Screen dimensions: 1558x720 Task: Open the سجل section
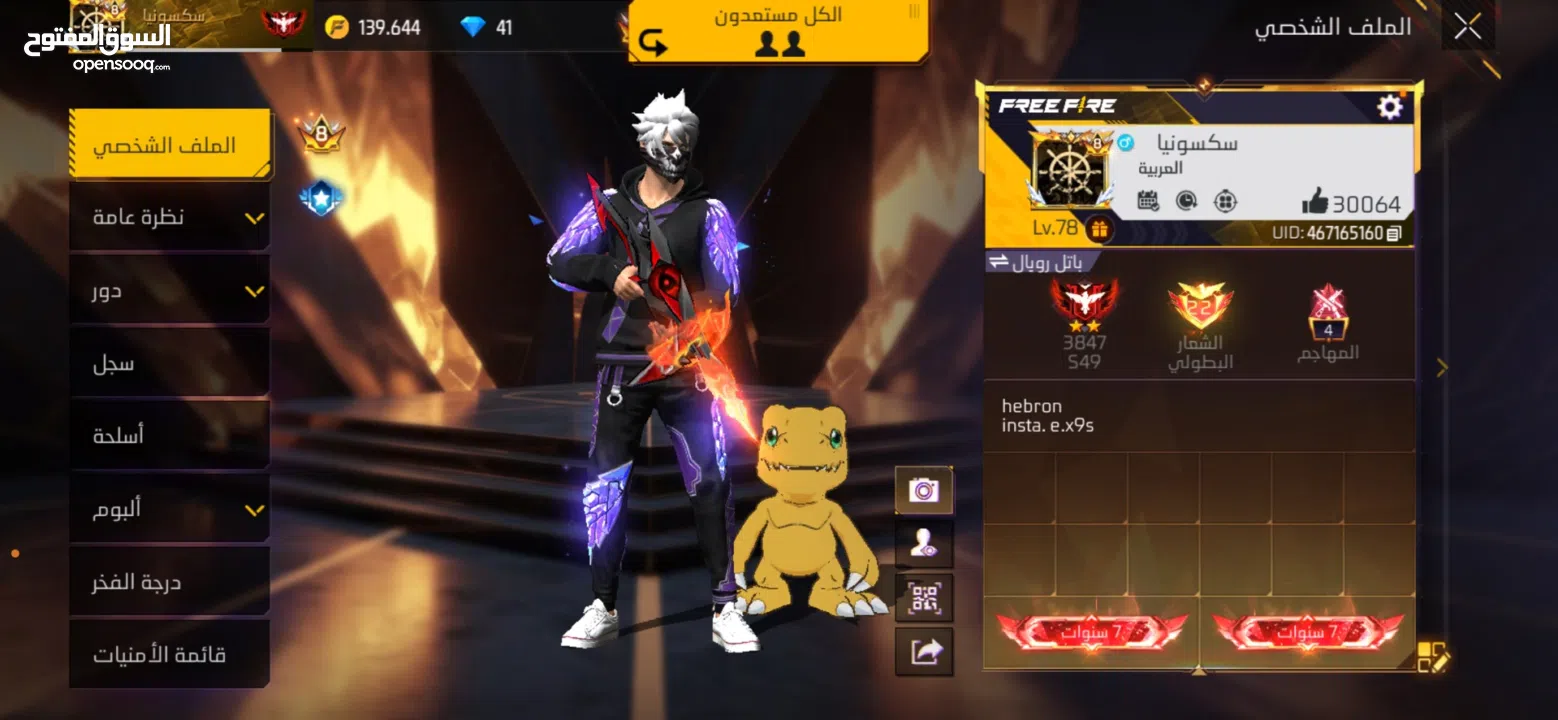(x=169, y=363)
